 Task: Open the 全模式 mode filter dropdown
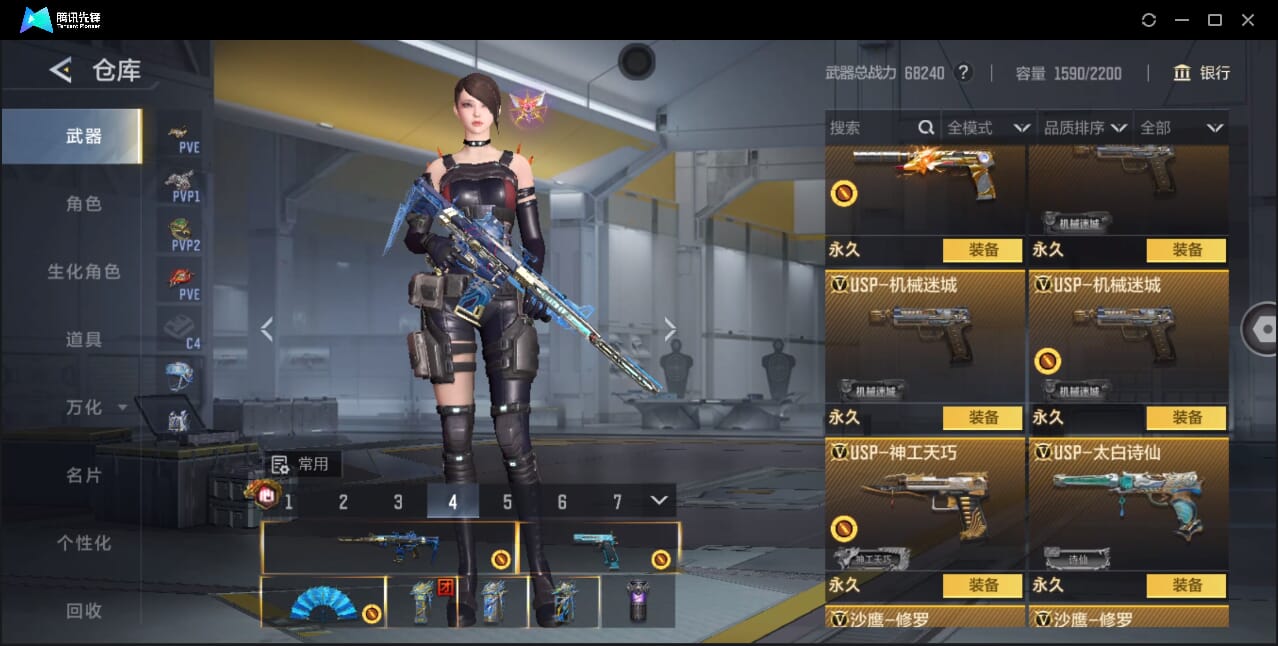[x=987, y=128]
